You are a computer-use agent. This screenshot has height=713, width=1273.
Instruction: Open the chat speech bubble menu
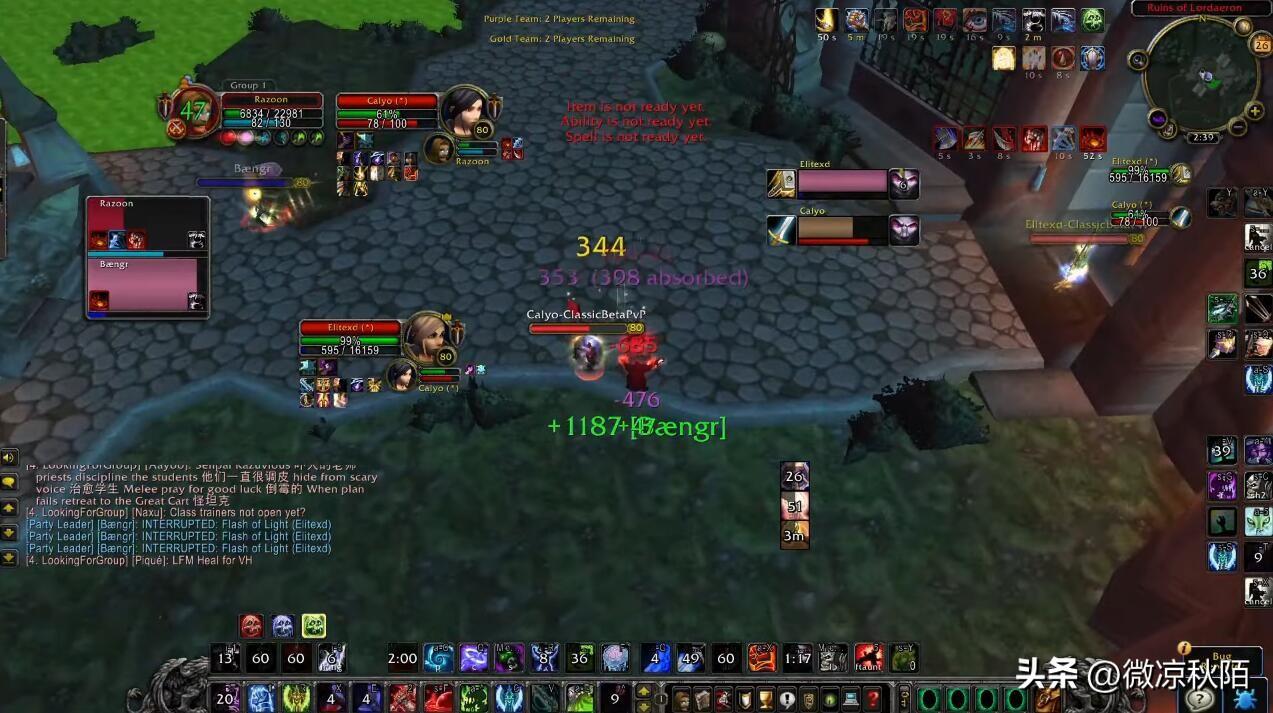[8, 482]
